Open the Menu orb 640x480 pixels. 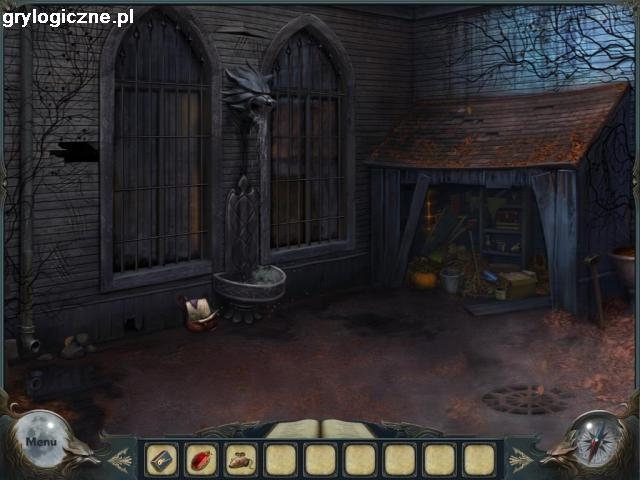click(x=42, y=440)
